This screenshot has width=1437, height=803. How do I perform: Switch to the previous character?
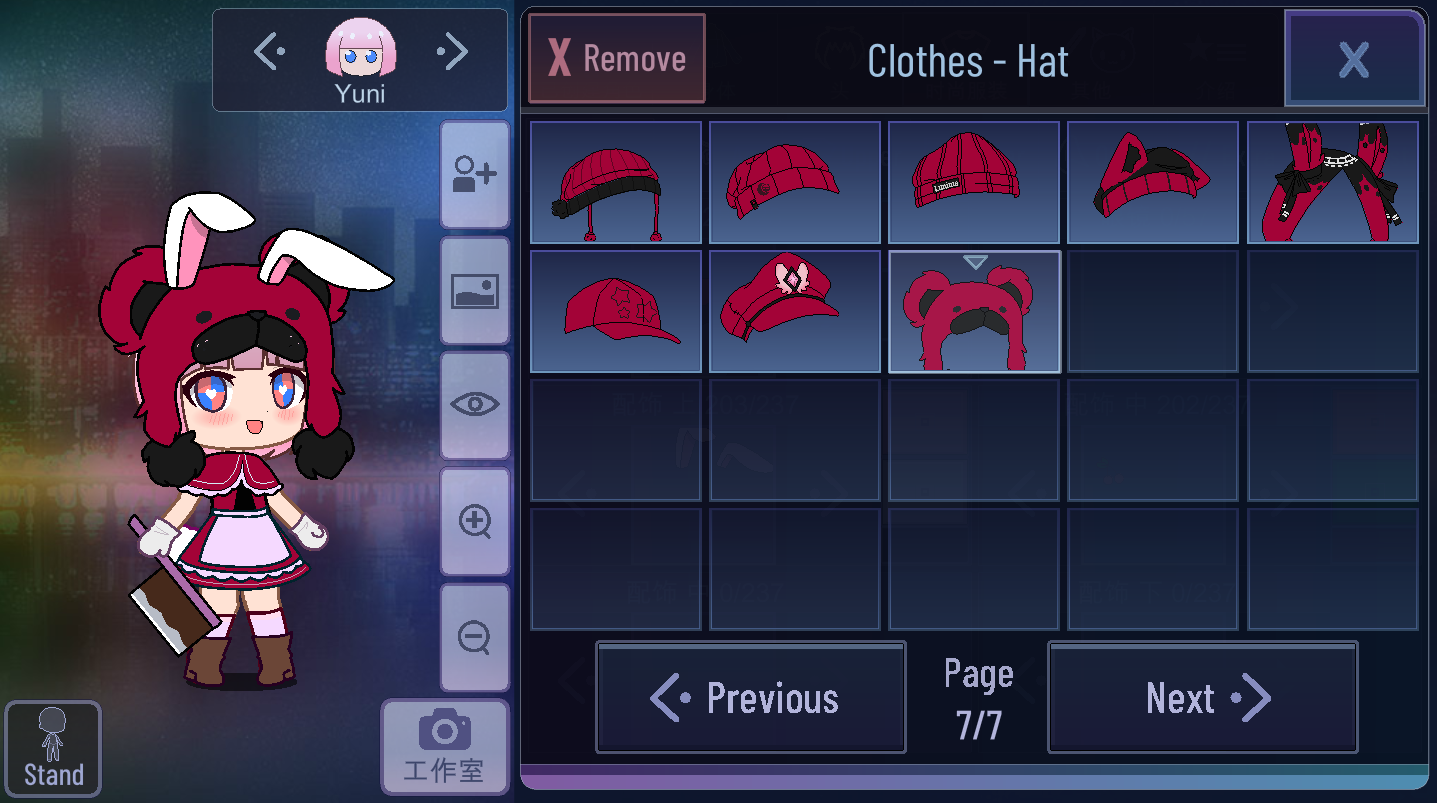(x=270, y=52)
